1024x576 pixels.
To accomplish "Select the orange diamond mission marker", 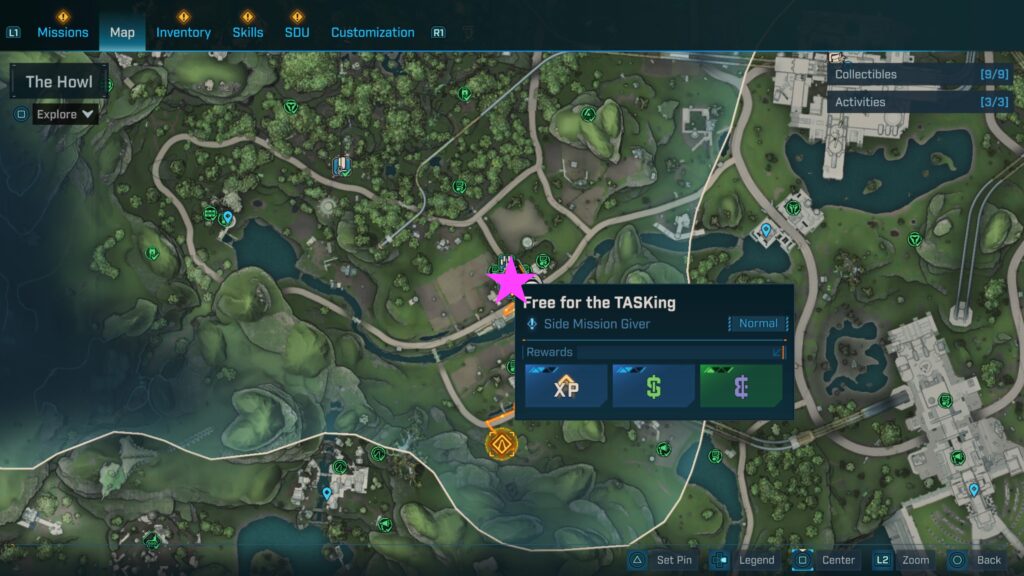I will [499, 443].
